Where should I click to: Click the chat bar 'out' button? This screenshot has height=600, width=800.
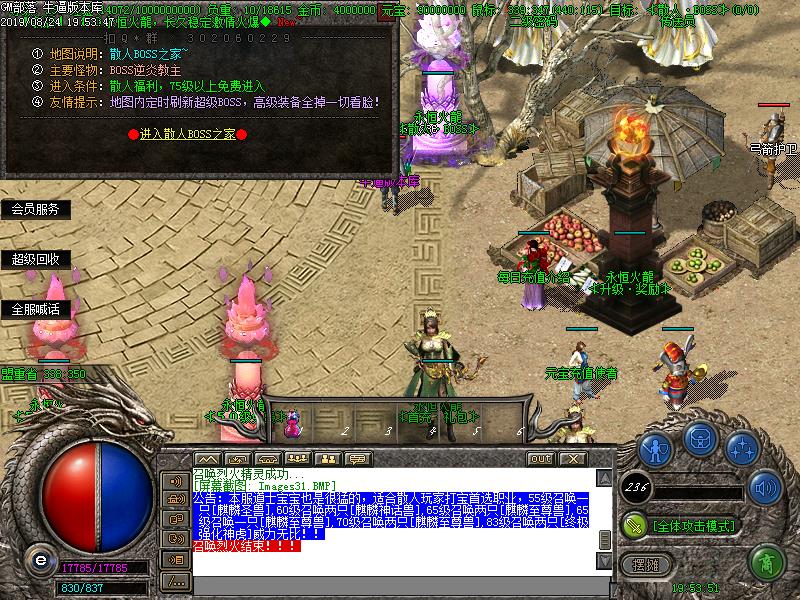pos(541,458)
